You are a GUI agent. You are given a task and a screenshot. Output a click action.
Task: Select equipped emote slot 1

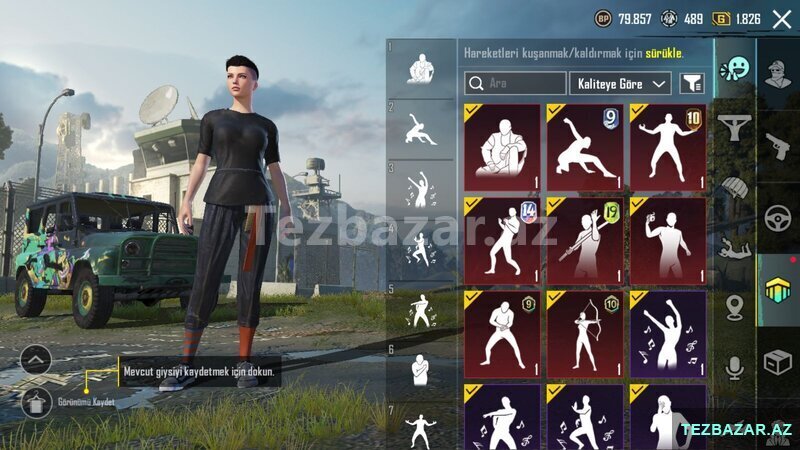point(420,68)
